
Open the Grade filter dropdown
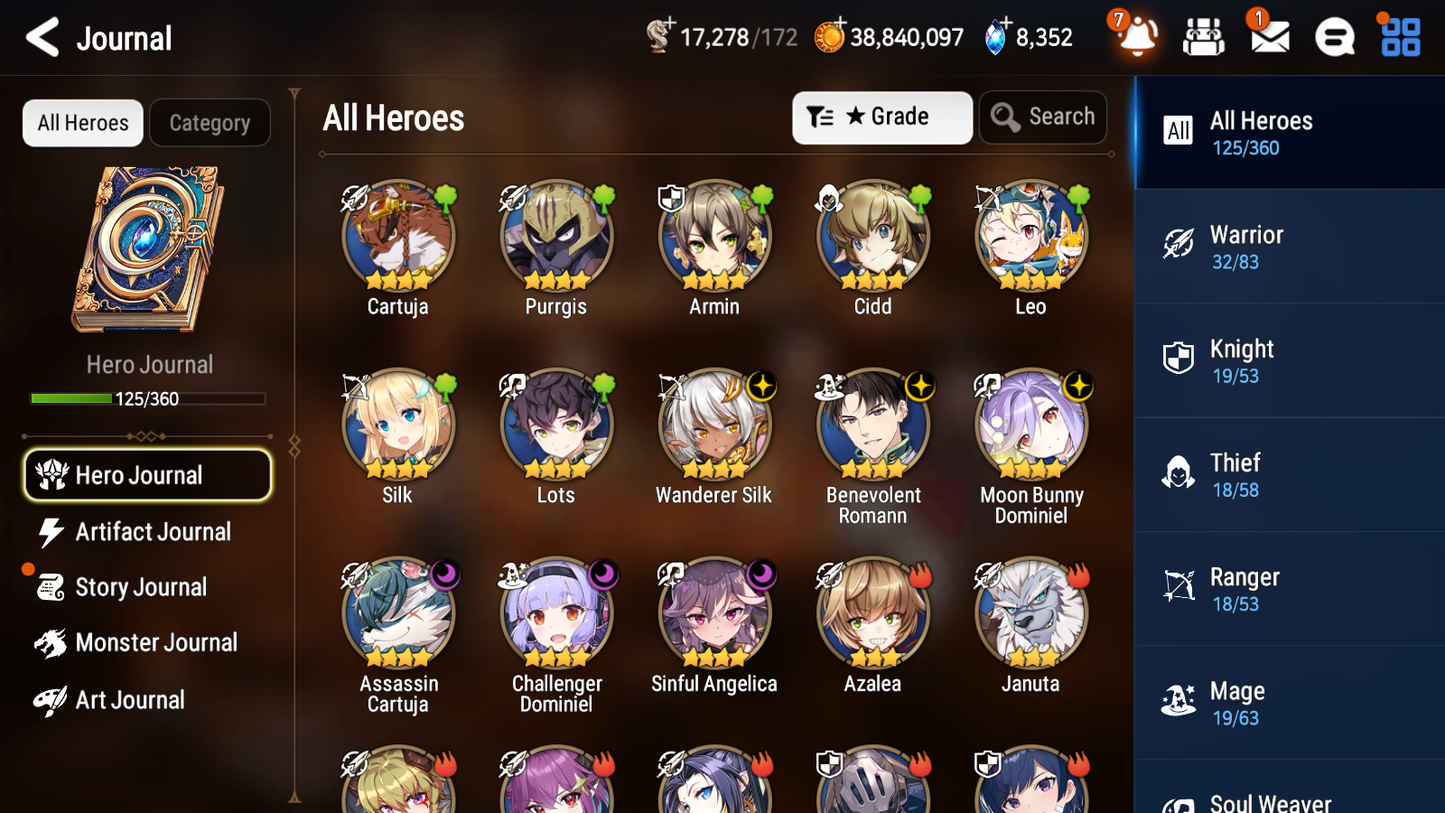882,117
